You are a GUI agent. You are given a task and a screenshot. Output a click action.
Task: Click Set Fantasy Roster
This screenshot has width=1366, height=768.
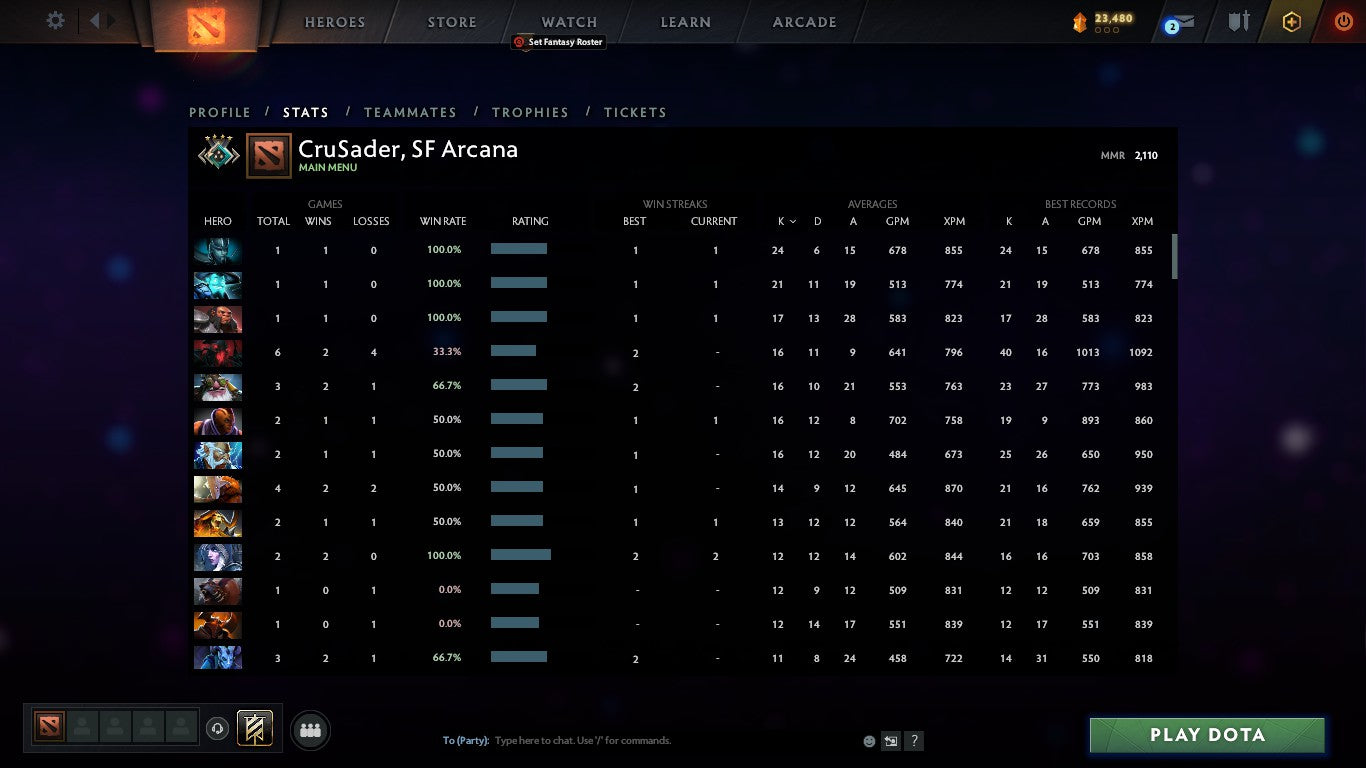click(558, 42)
